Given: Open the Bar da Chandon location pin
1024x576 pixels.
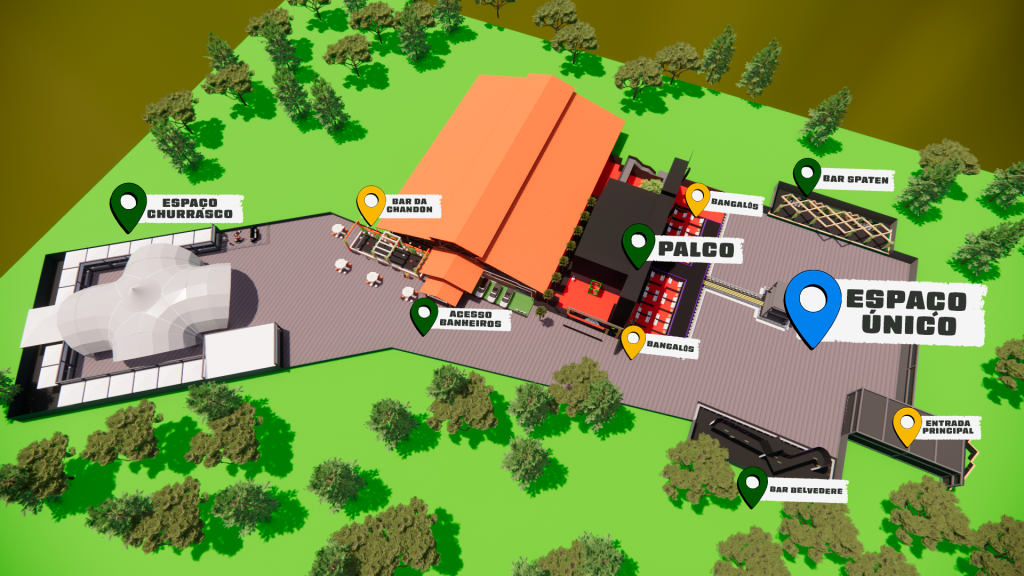Looking at the screenshot, I should pyautogui.click(x=371, y=203).
